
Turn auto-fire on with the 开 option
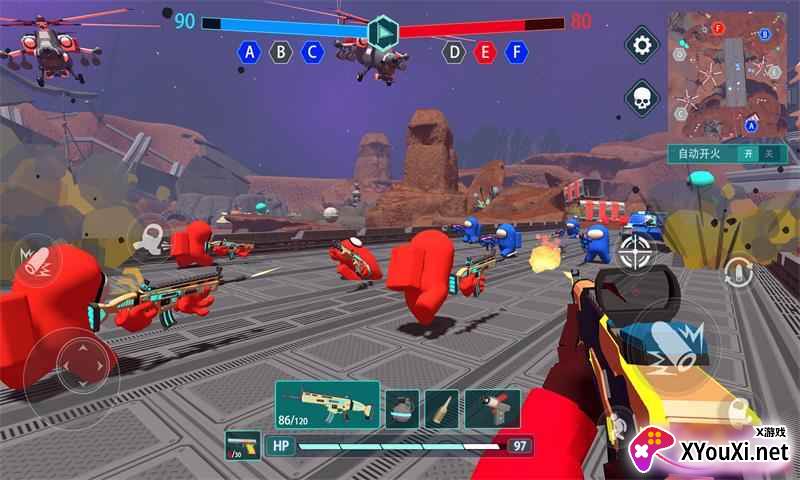[747, 154]
